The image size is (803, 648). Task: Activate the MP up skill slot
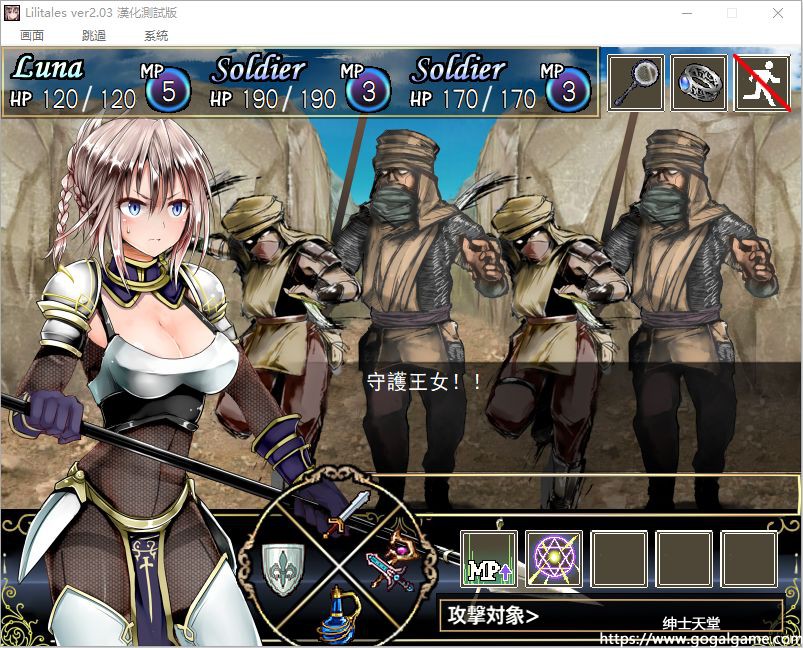tap(489, 559)
